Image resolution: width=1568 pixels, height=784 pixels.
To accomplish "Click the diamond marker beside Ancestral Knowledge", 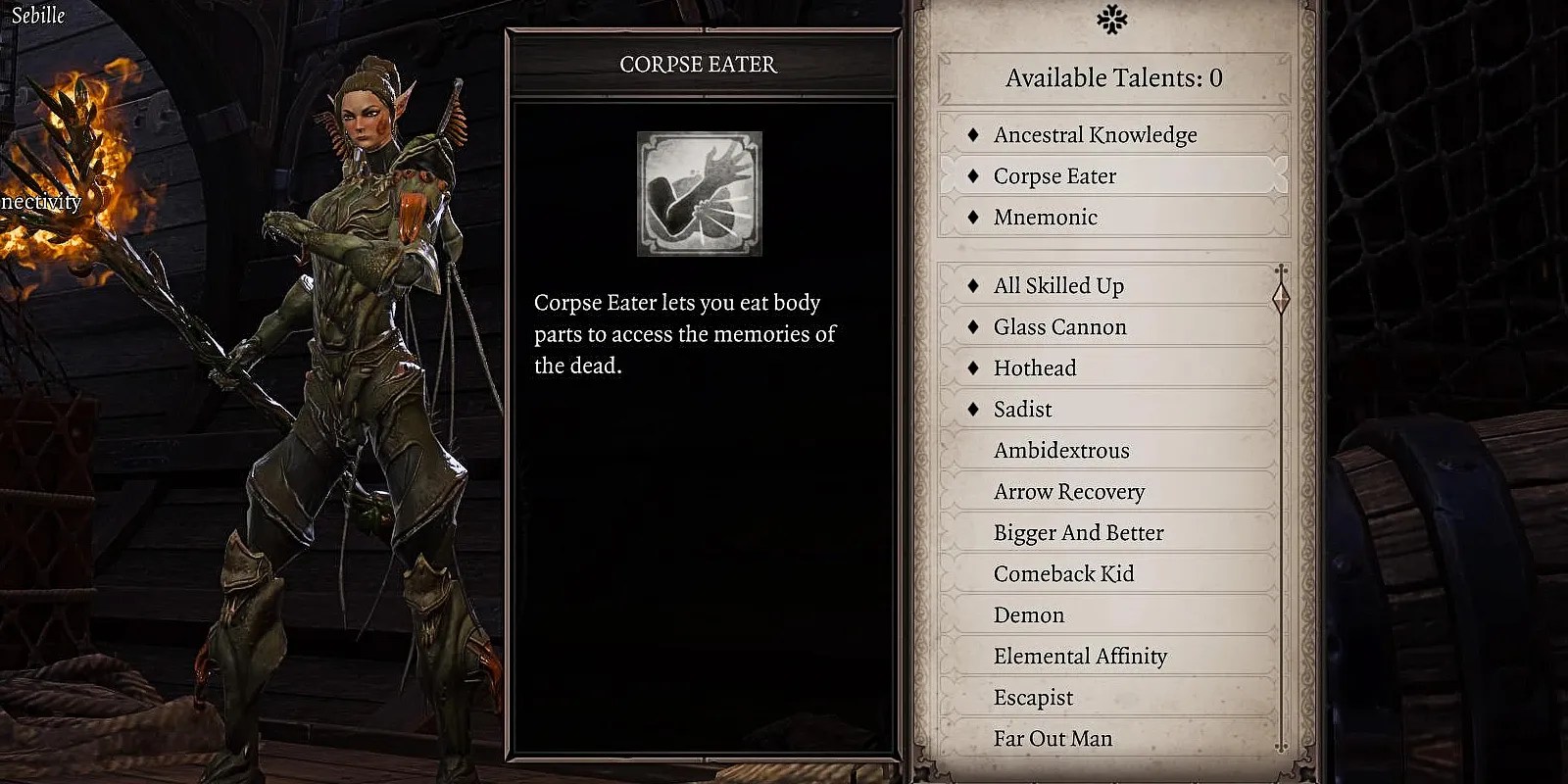I will tap(972, 135).
